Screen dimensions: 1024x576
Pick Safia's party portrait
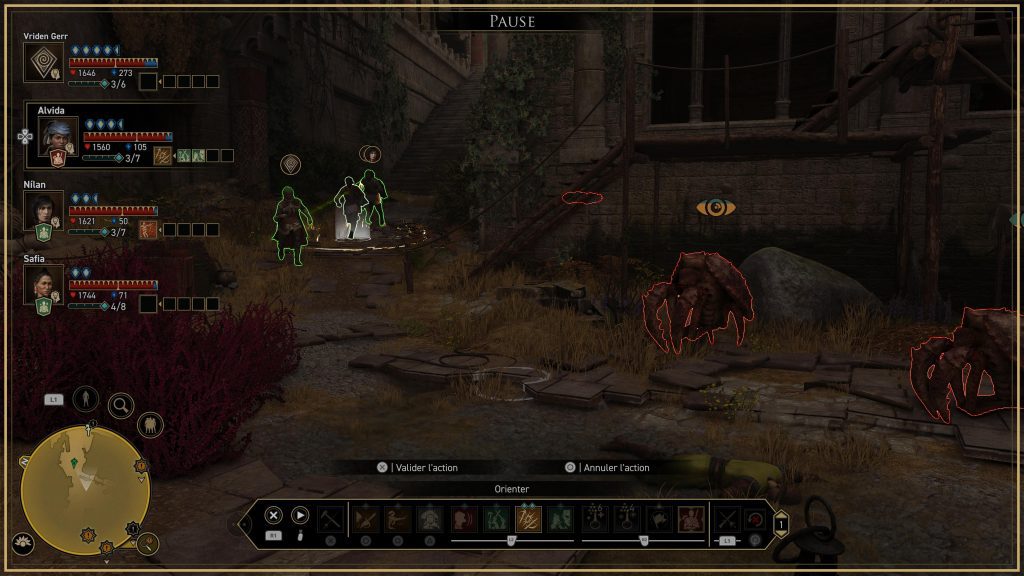[x=43, y=284]
